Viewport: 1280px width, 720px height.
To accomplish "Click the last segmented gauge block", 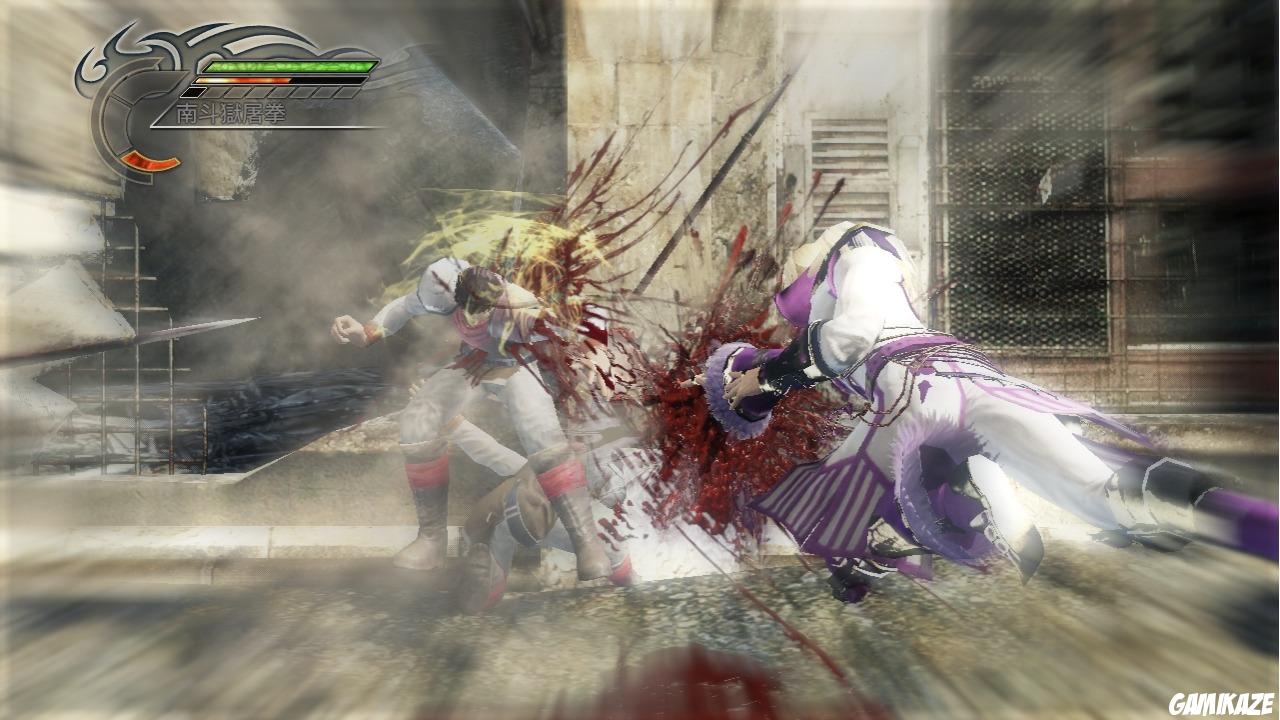I will pos(344,93).
